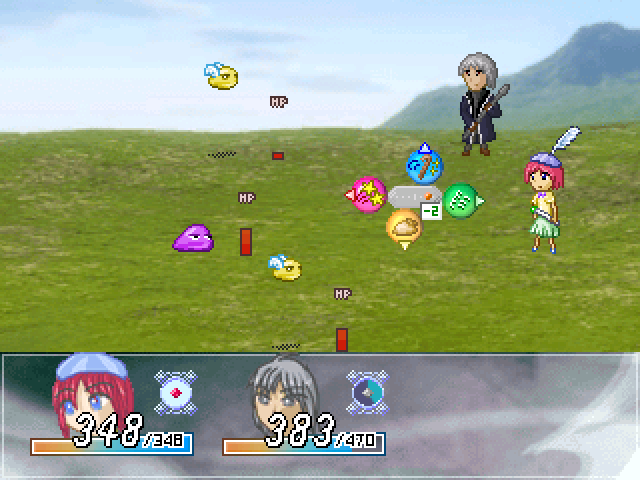Choose the pink star skill orb
The image size is (640, 480).
click(368, 194)
